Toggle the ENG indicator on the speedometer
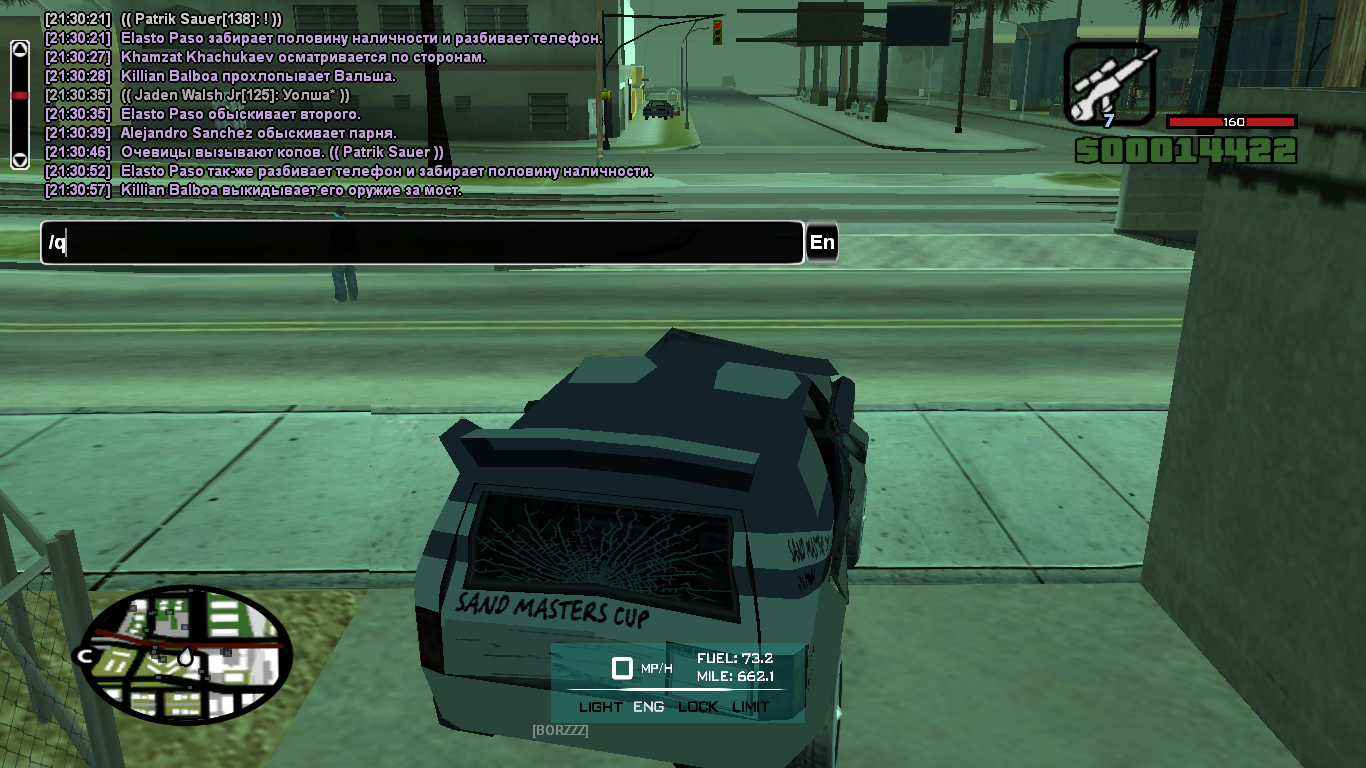 point(649,707)
